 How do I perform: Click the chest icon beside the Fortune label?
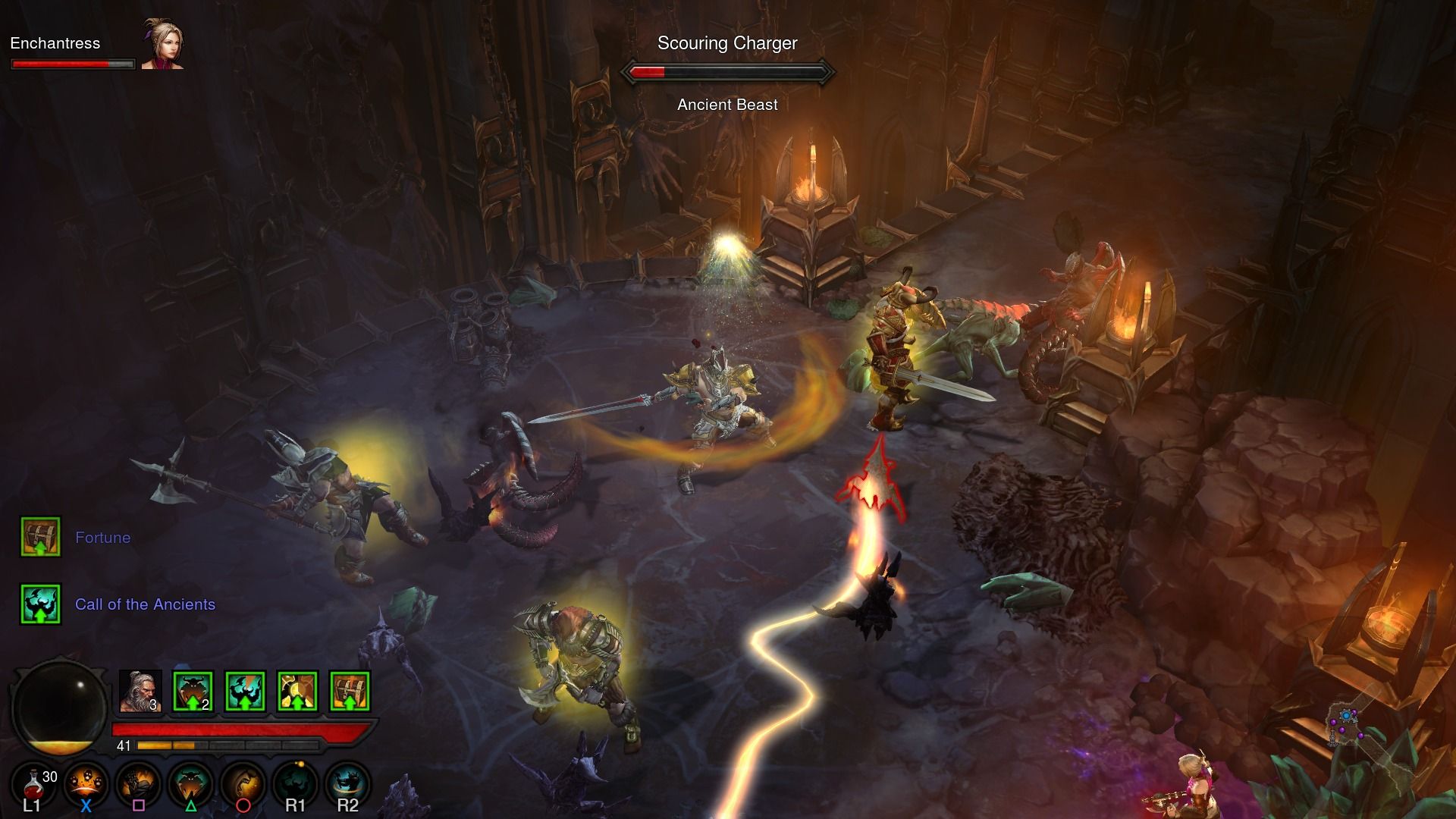40,537
